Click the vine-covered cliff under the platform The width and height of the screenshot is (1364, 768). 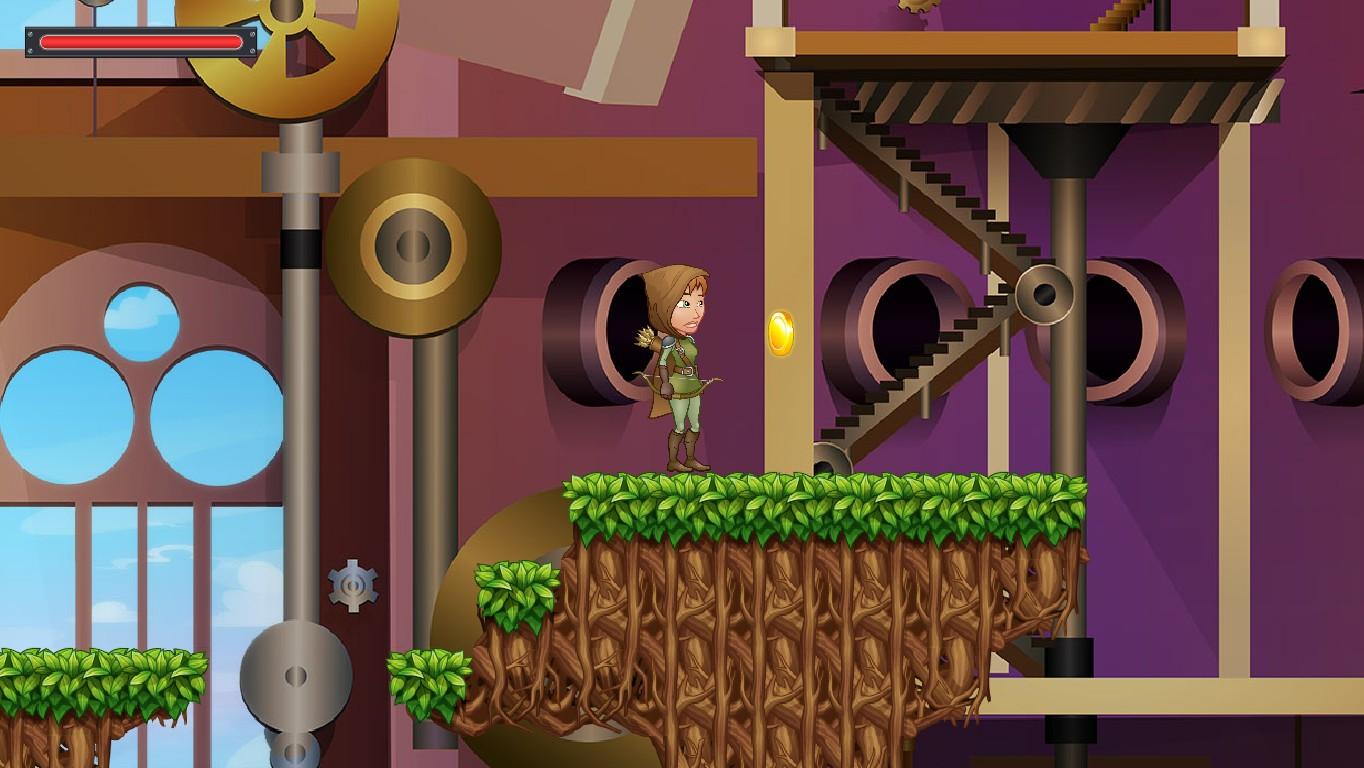(780, 620)
